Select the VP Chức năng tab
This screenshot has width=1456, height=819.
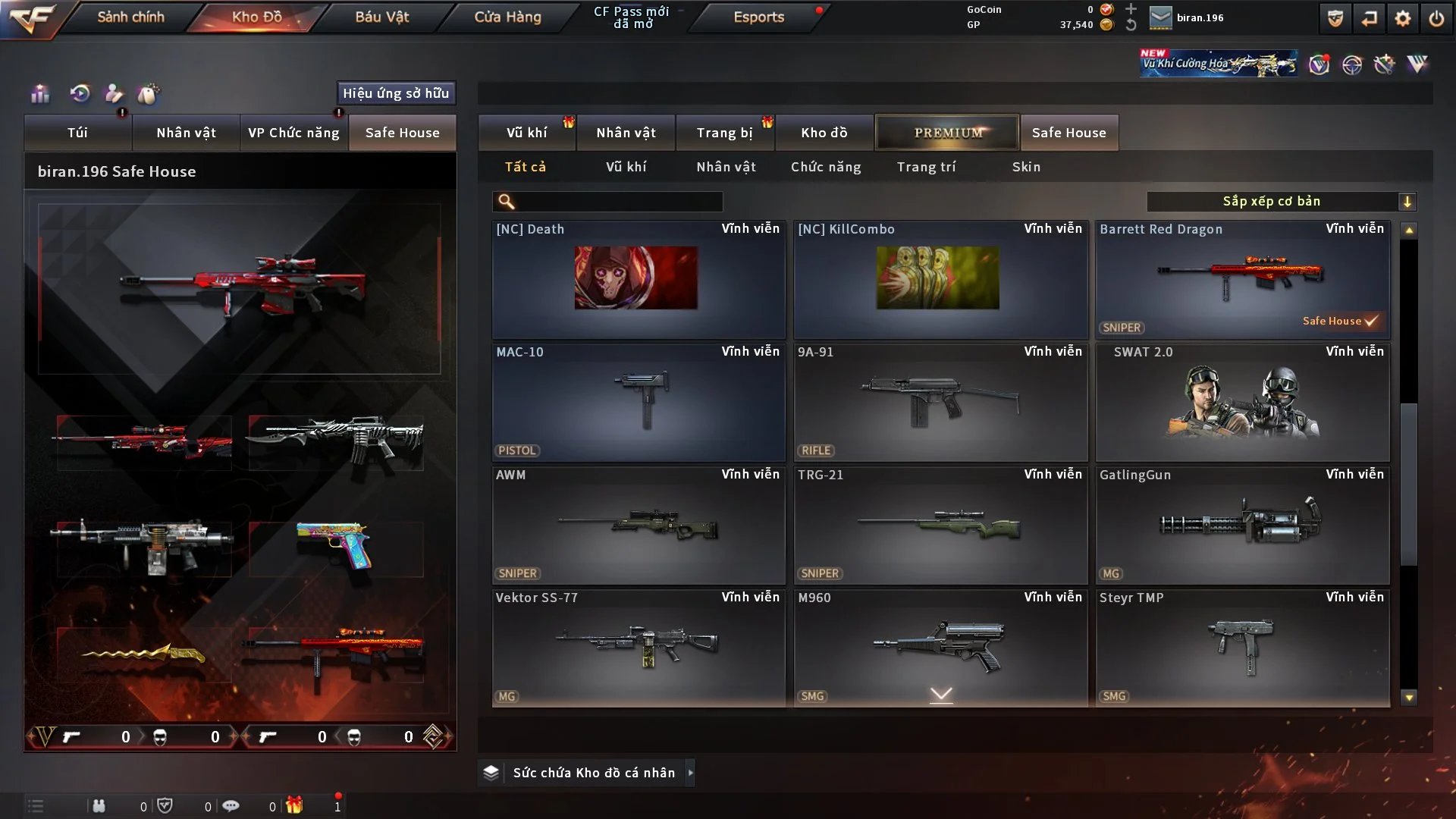point(293,133)
